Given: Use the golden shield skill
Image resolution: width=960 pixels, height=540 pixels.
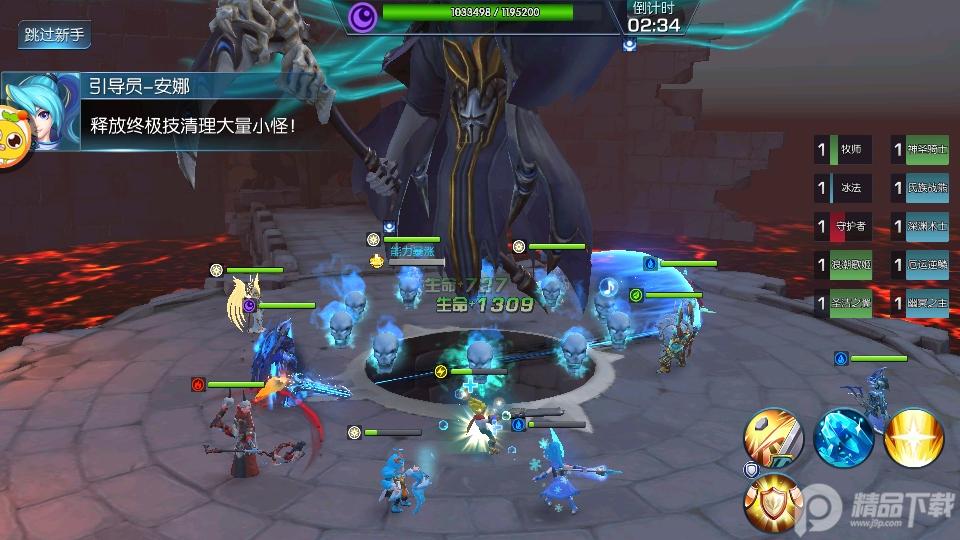Looking at the screenshot, I should (x=772, y=502).
